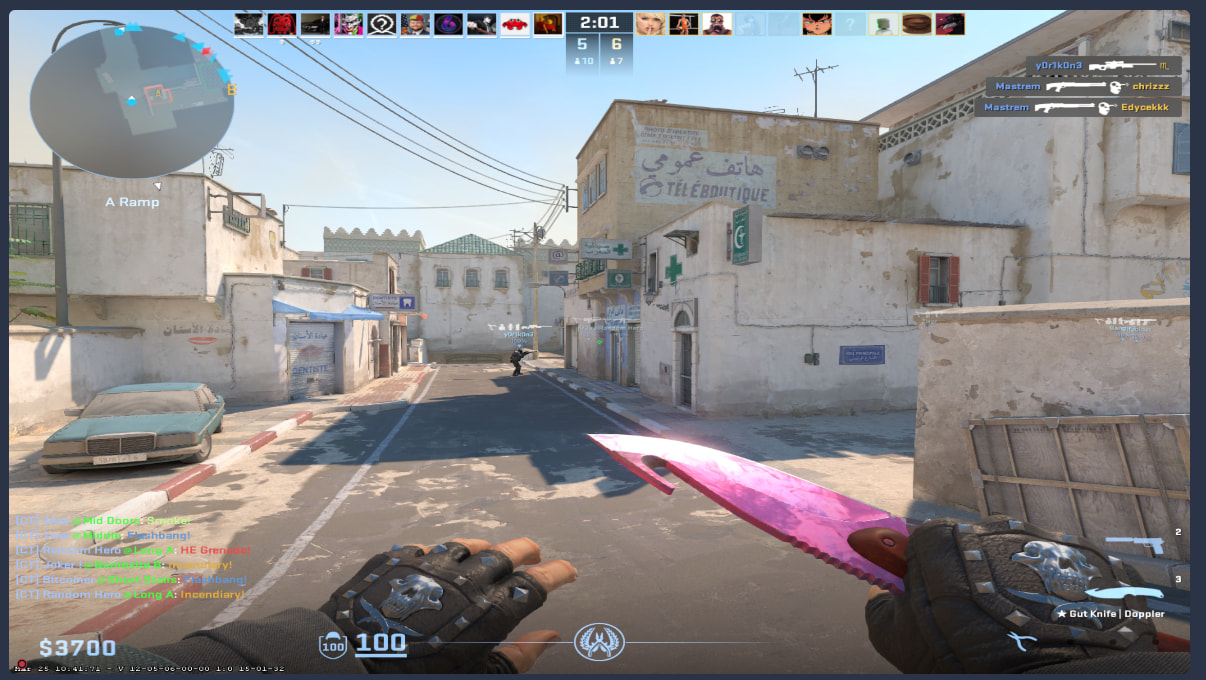Pick the purple swirl player avatar
The width and height of the screenshot is (1206, 680).
[448, 24]
